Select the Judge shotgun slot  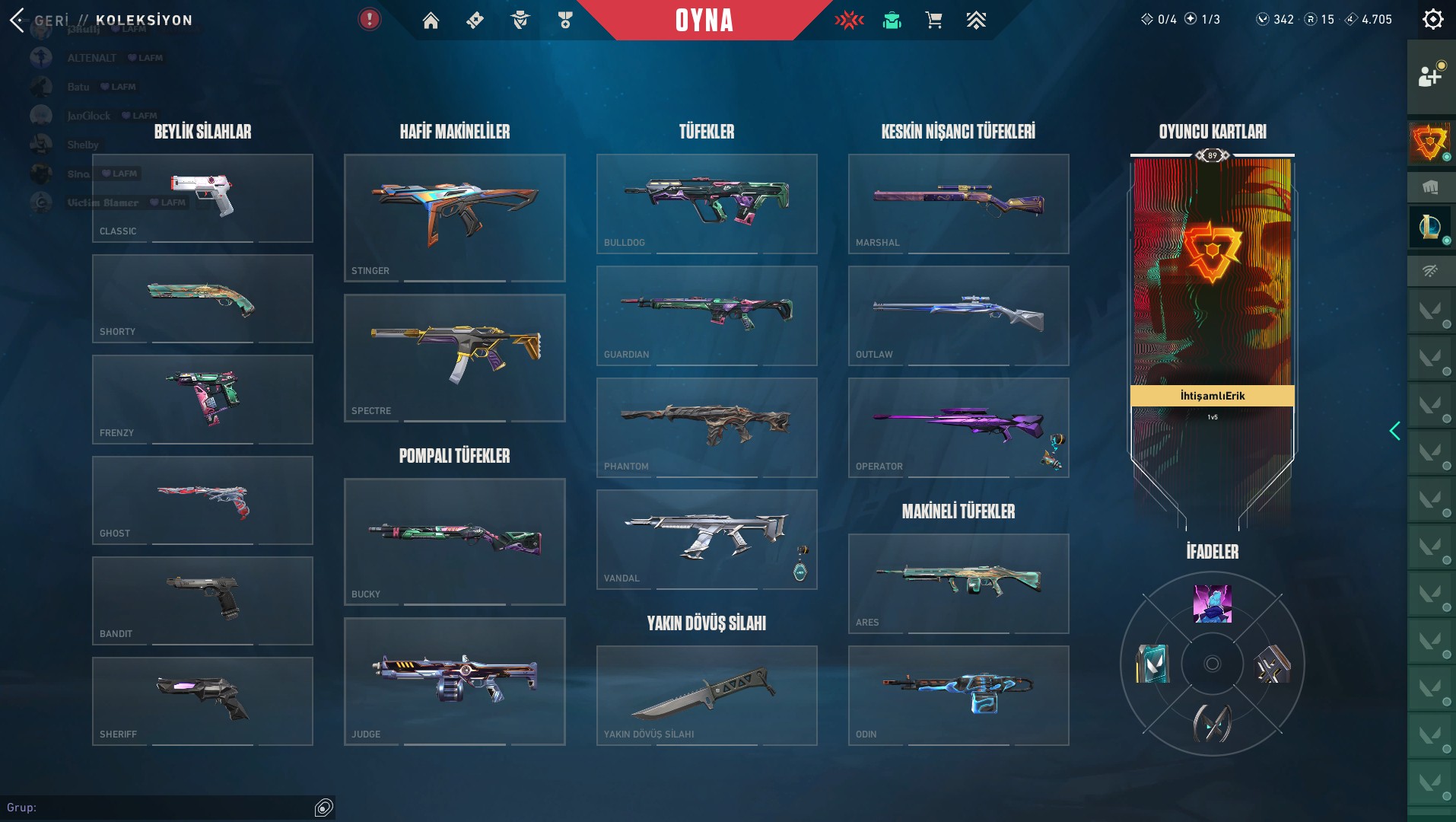pyautogui.click(x=454, y=681)
